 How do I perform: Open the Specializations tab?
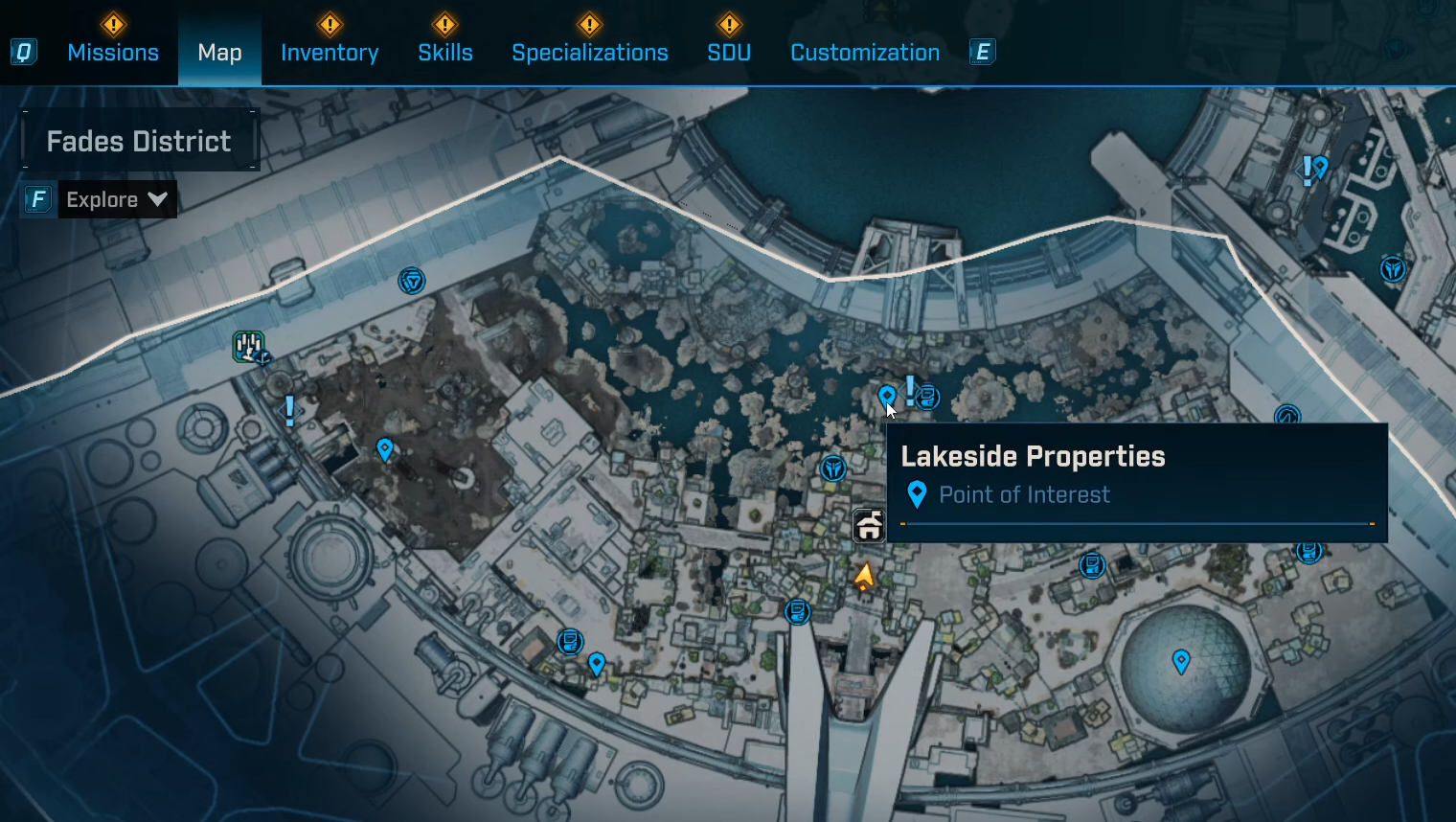click(590, 53)
